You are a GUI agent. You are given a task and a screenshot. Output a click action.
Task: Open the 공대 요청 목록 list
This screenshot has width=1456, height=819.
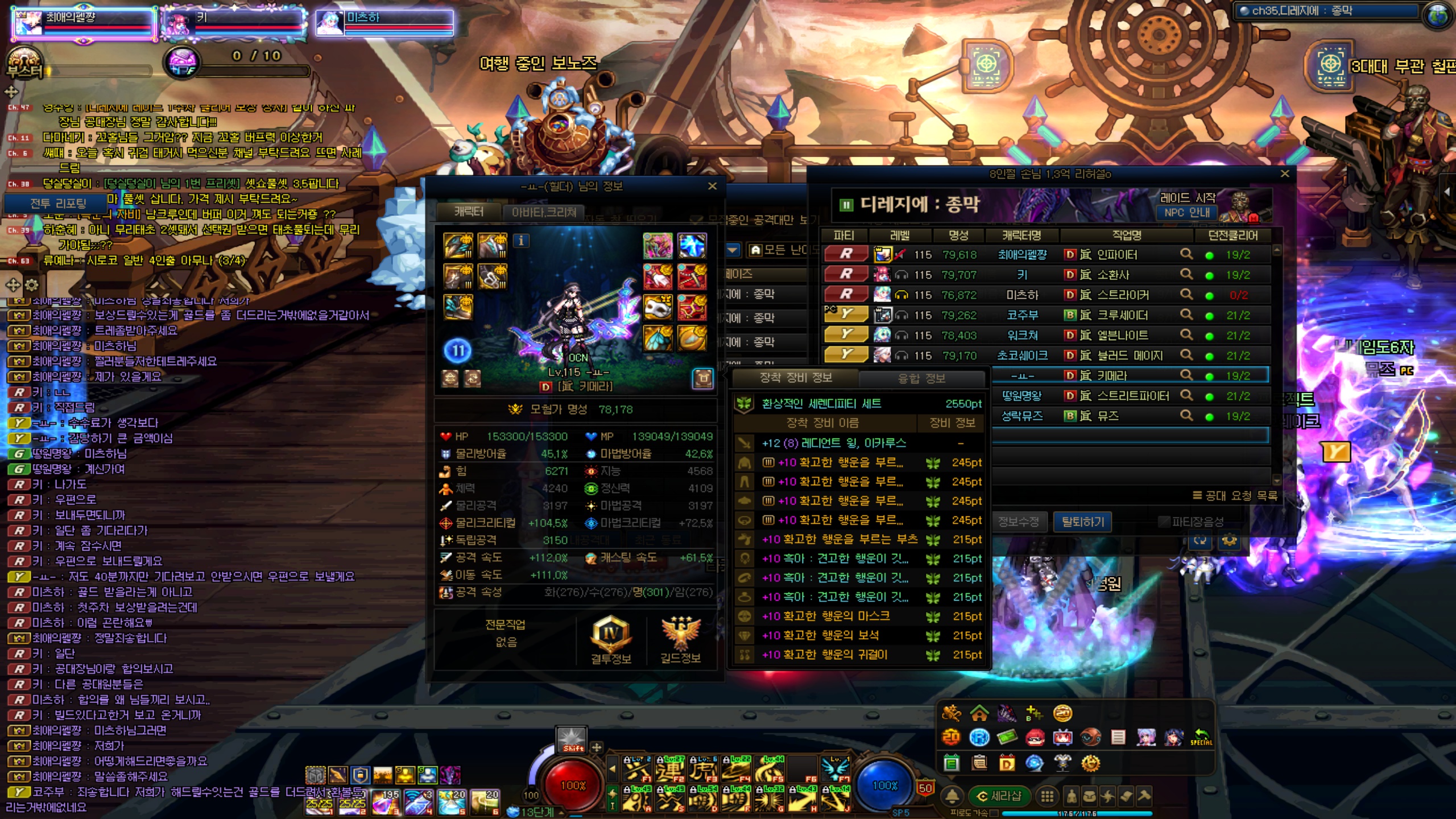(1235, 495)
